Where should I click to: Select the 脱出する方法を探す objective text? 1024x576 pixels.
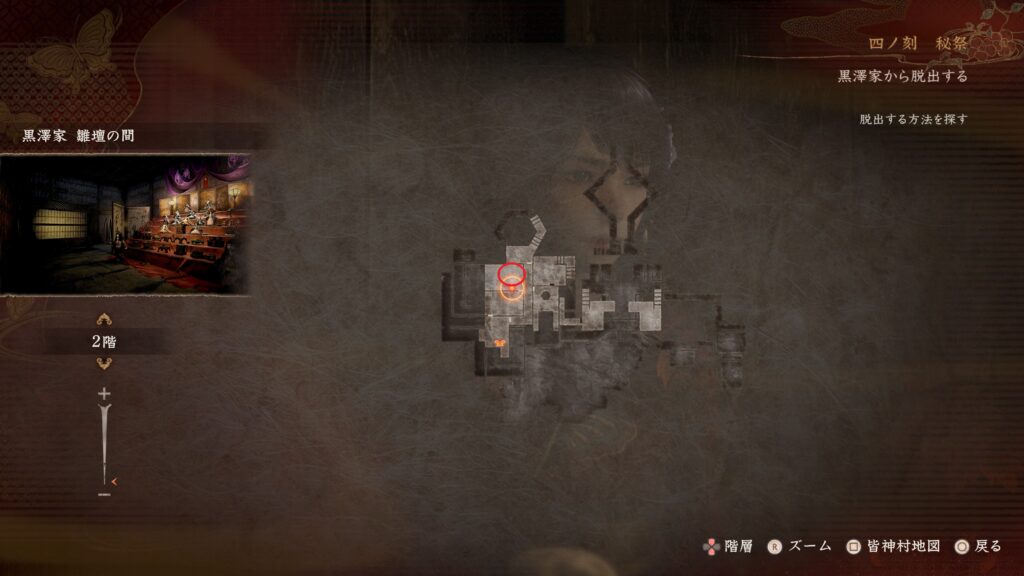pos(913,119)
